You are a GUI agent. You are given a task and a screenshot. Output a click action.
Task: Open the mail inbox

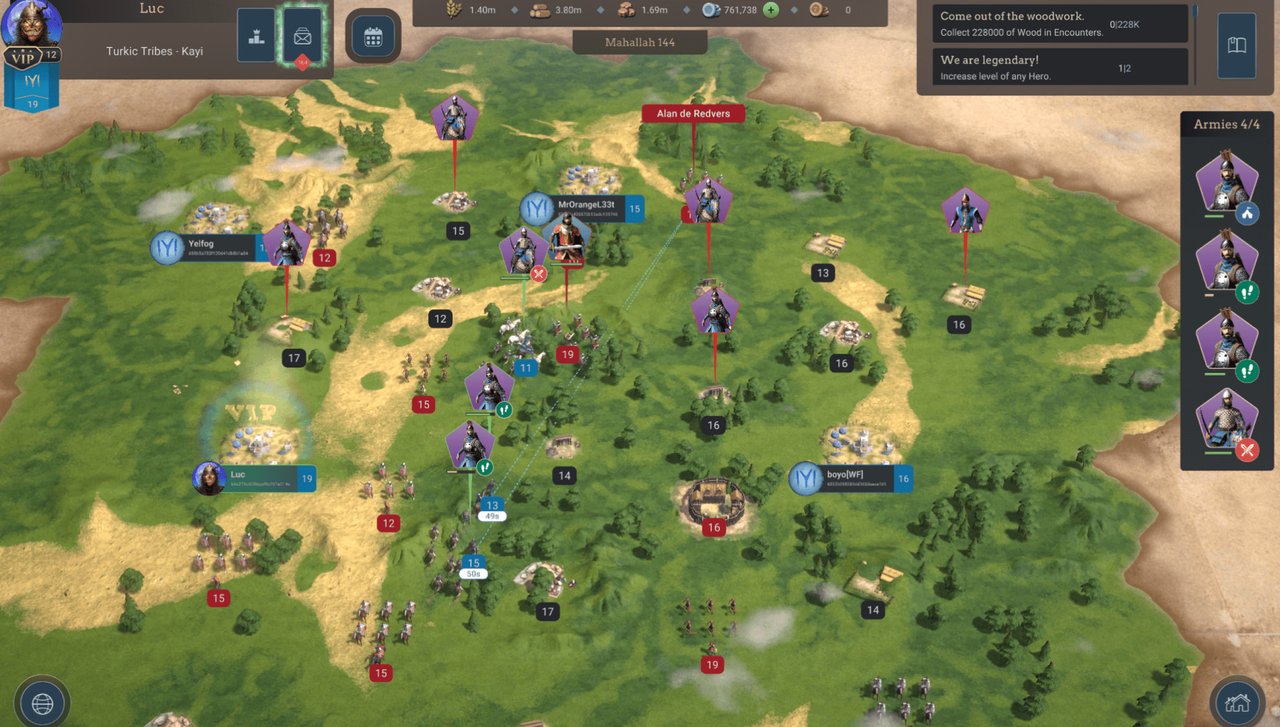click(x=302, y=36)
